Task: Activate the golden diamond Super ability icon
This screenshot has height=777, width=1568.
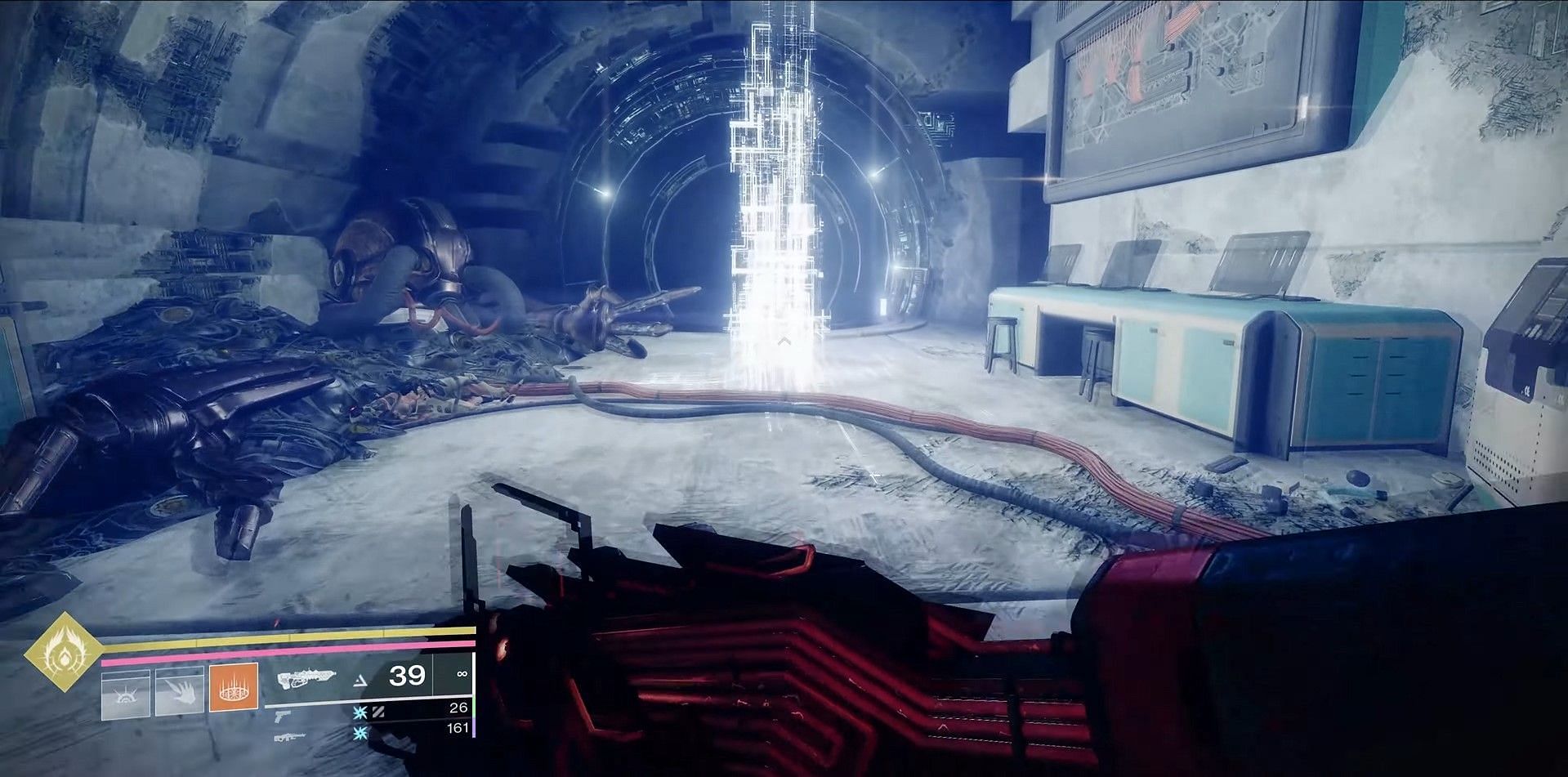Action: tap(63, 652)
